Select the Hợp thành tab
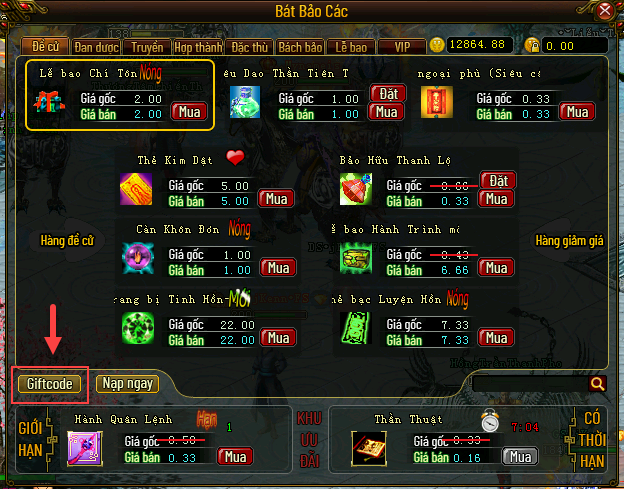The height and width of the screenshot is (489, 624). [198, 46]
